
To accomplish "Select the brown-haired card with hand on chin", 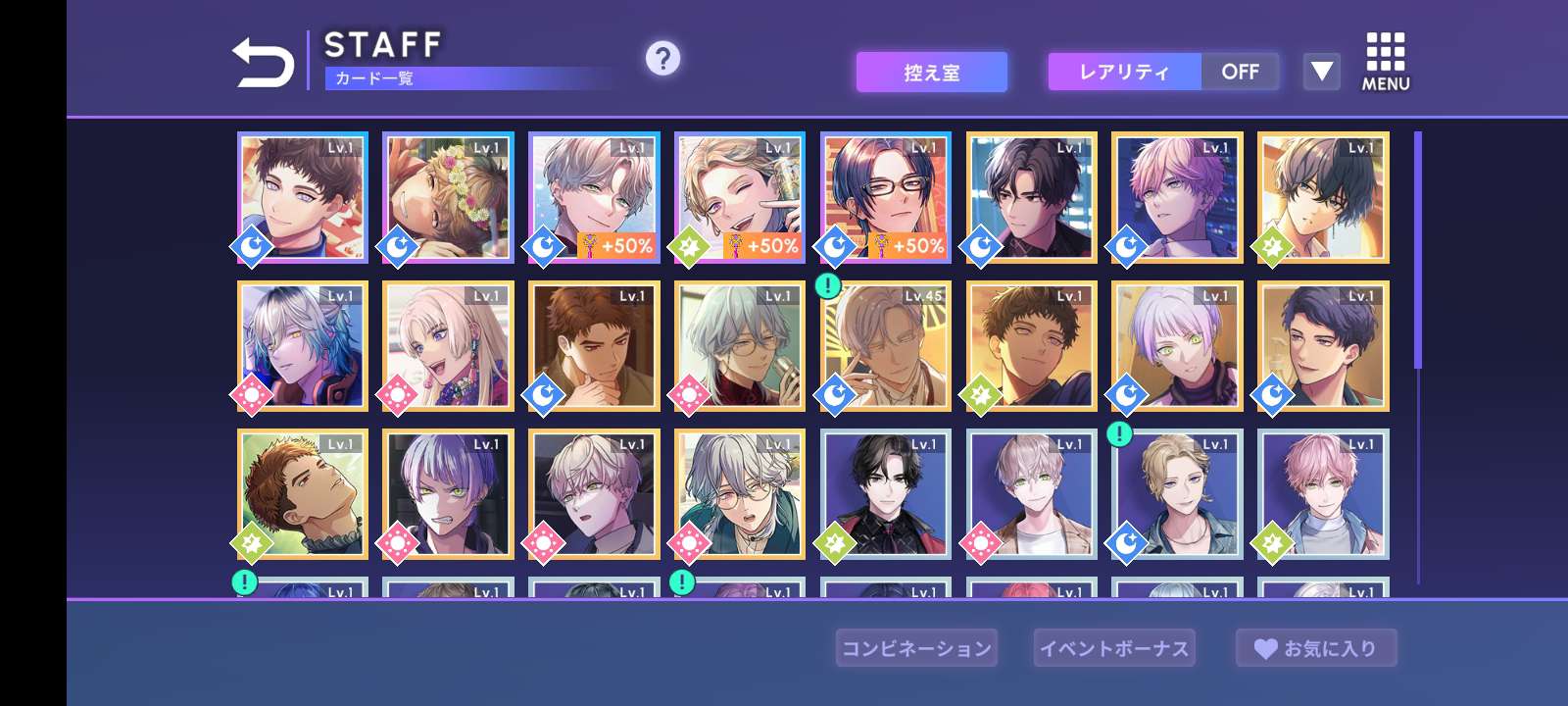I will (x=594, y=345).
